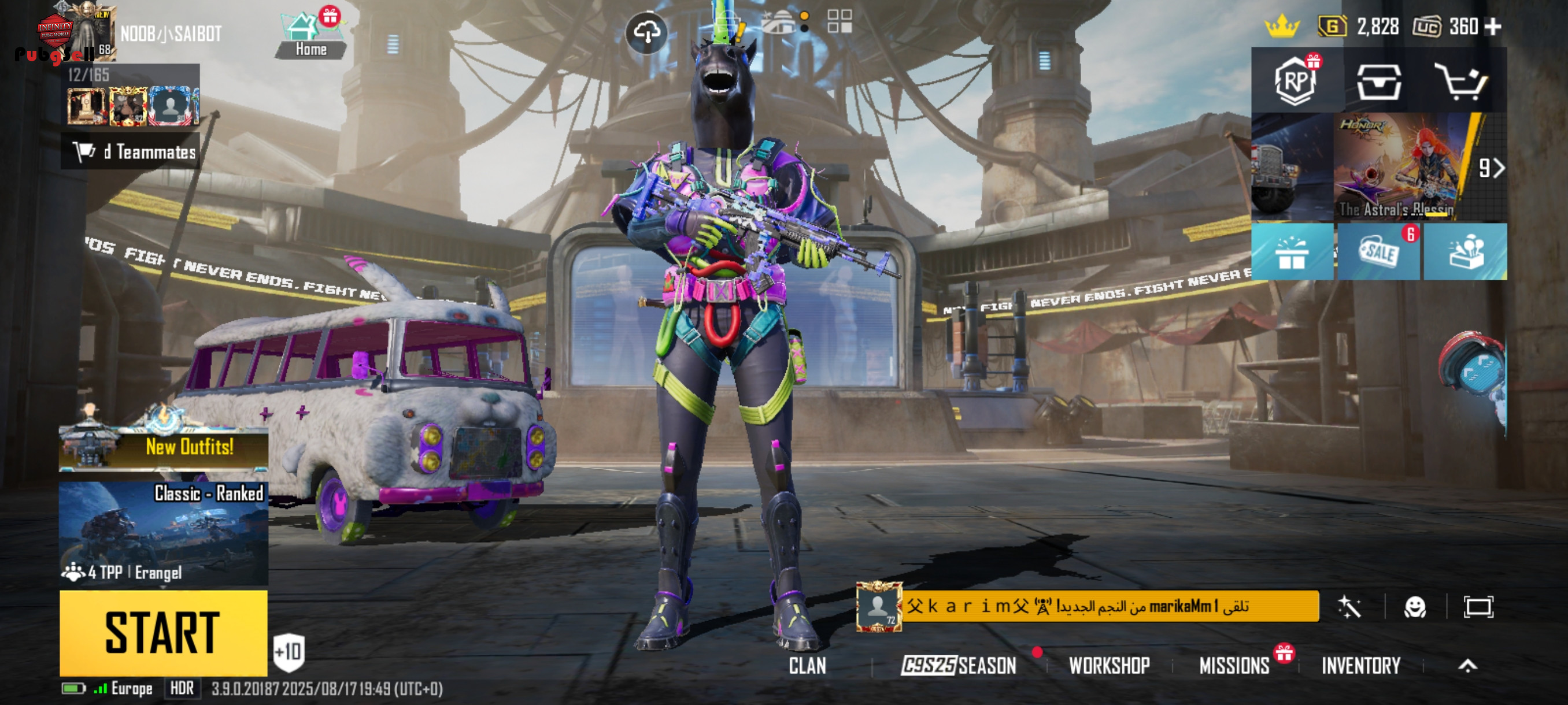Enter the WORKSHOP

1109,666
